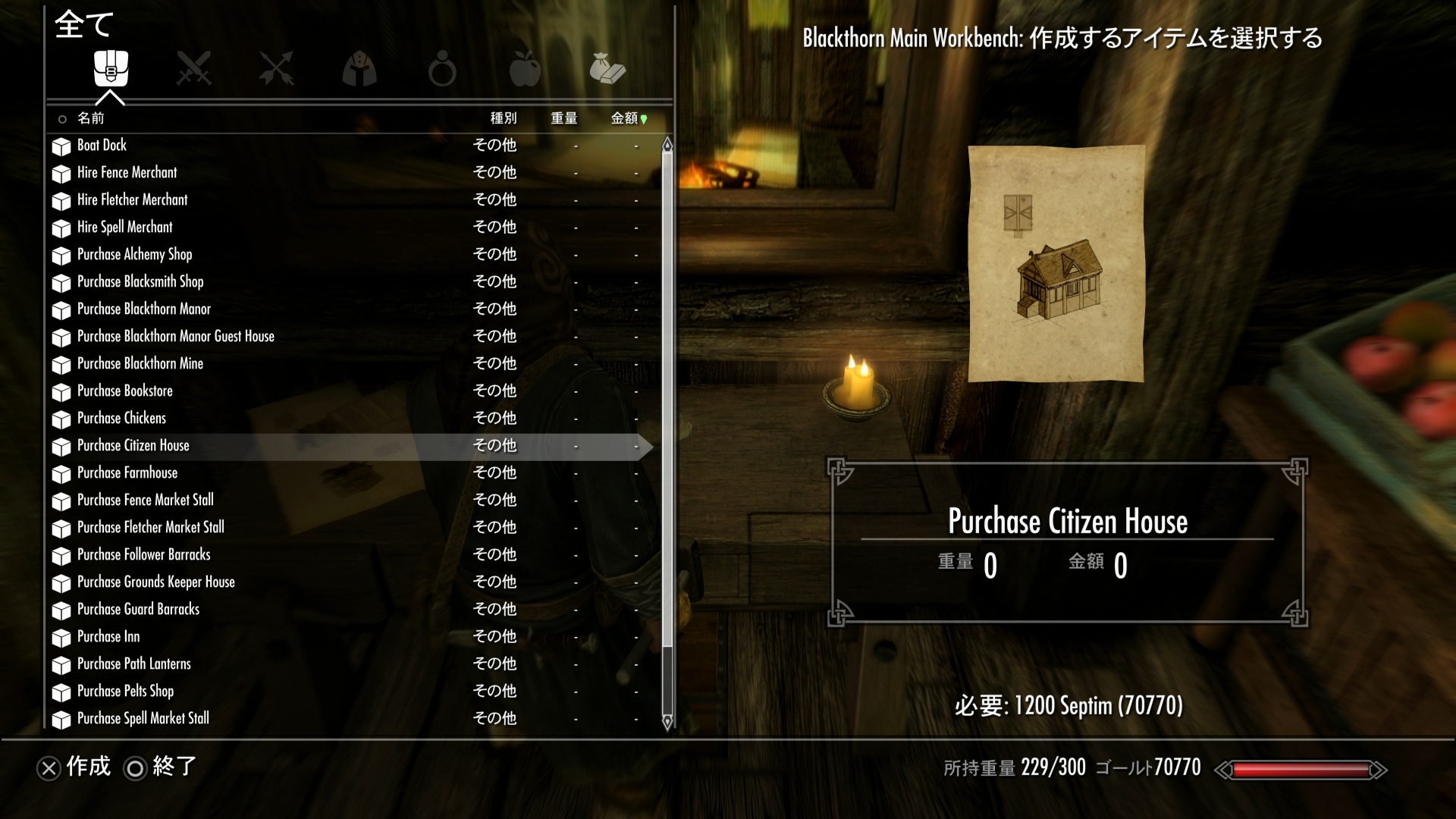Sort by the 金額 column header
The height and width of the screenshot is (819, 1456).
click(x=625, y=118)
